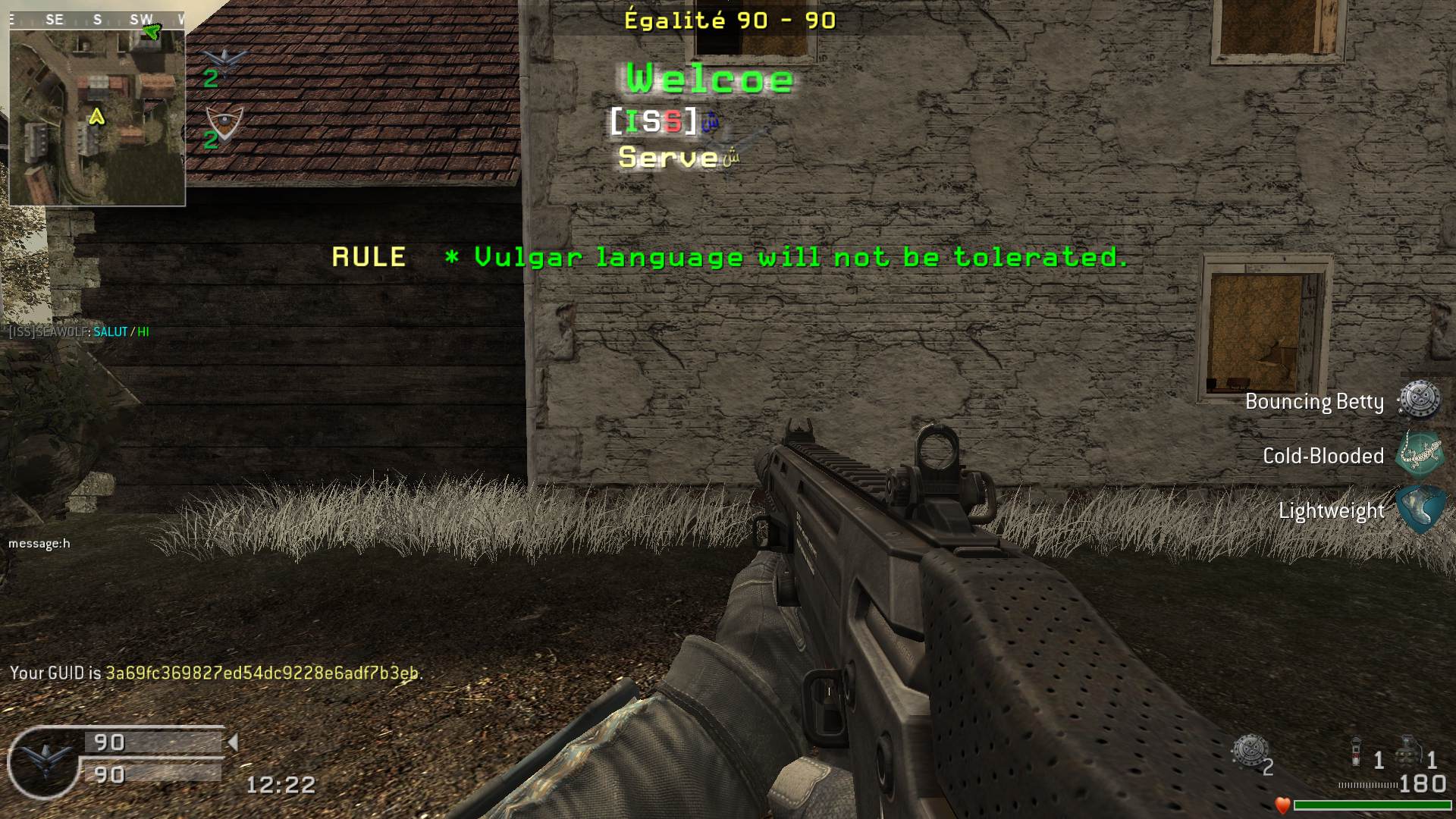1456x819 pixels.
Task: Select the Bouncing Betty inventory icon by the grenades
Action: (1250, 752)
